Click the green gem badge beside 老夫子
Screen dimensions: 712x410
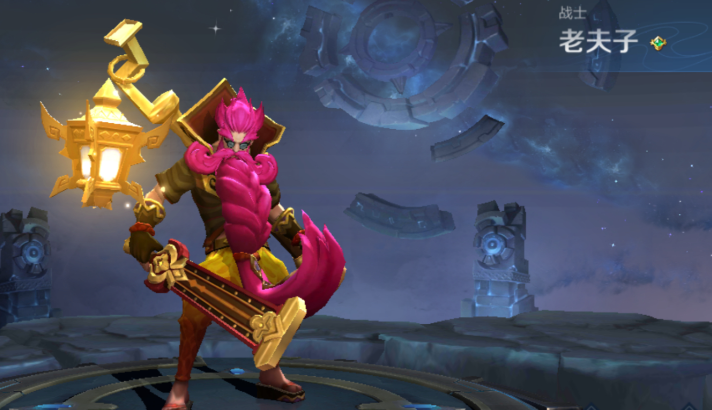click(x=657, y=42)
